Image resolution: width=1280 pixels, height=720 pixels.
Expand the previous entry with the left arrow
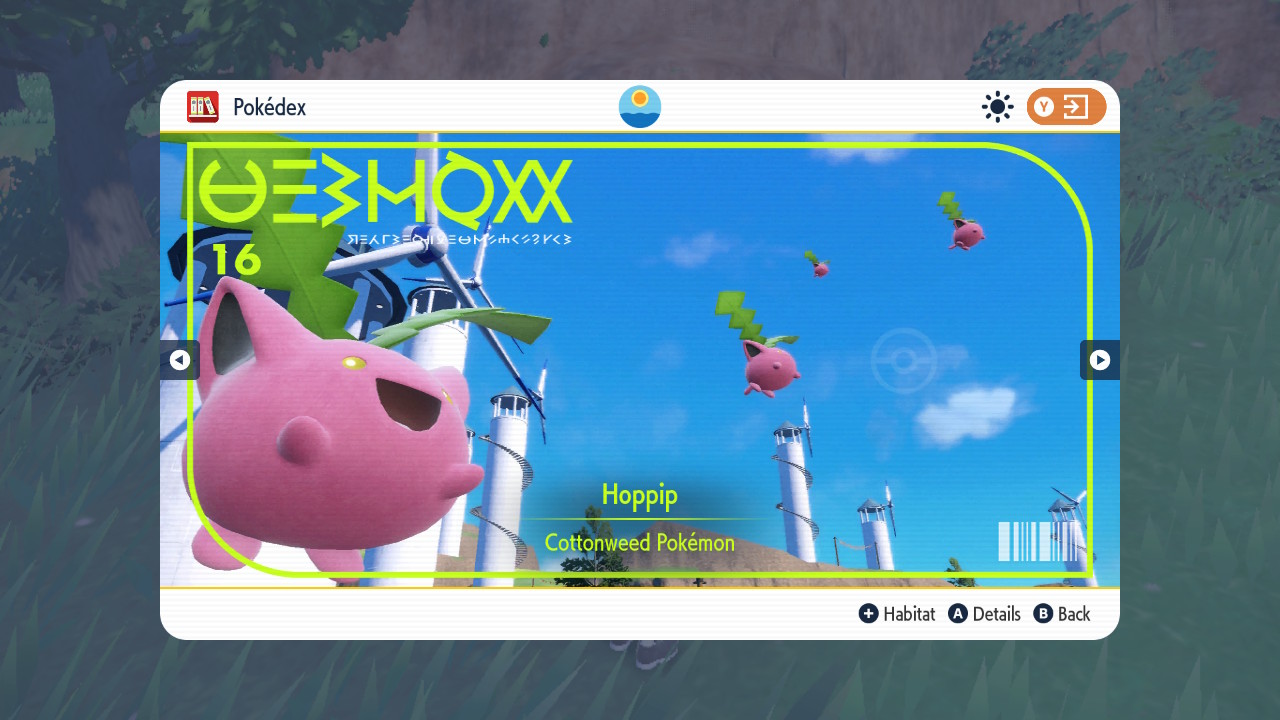(x=180, y=360)
